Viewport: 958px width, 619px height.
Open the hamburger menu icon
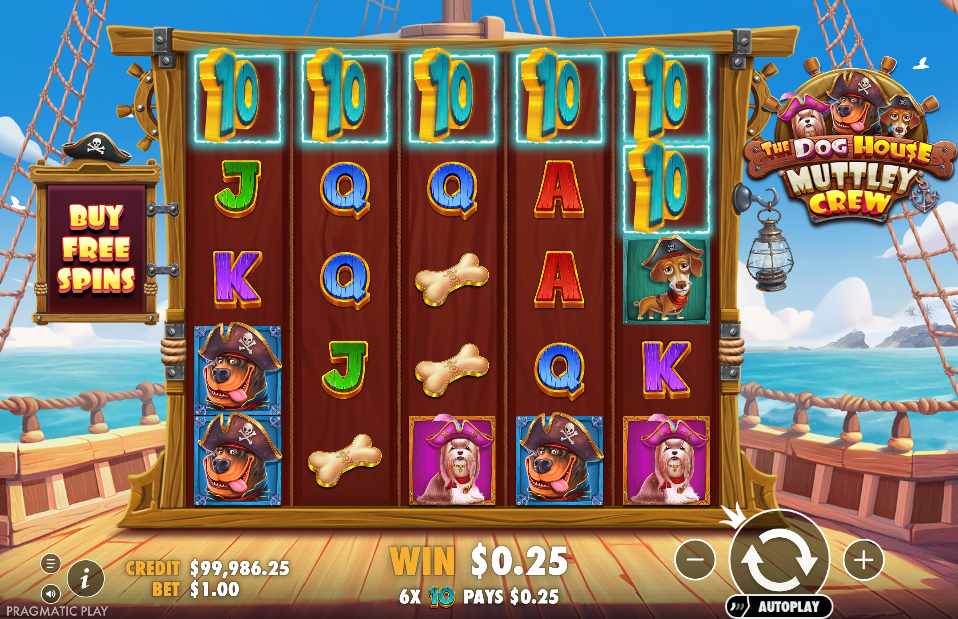coord(51,563)
